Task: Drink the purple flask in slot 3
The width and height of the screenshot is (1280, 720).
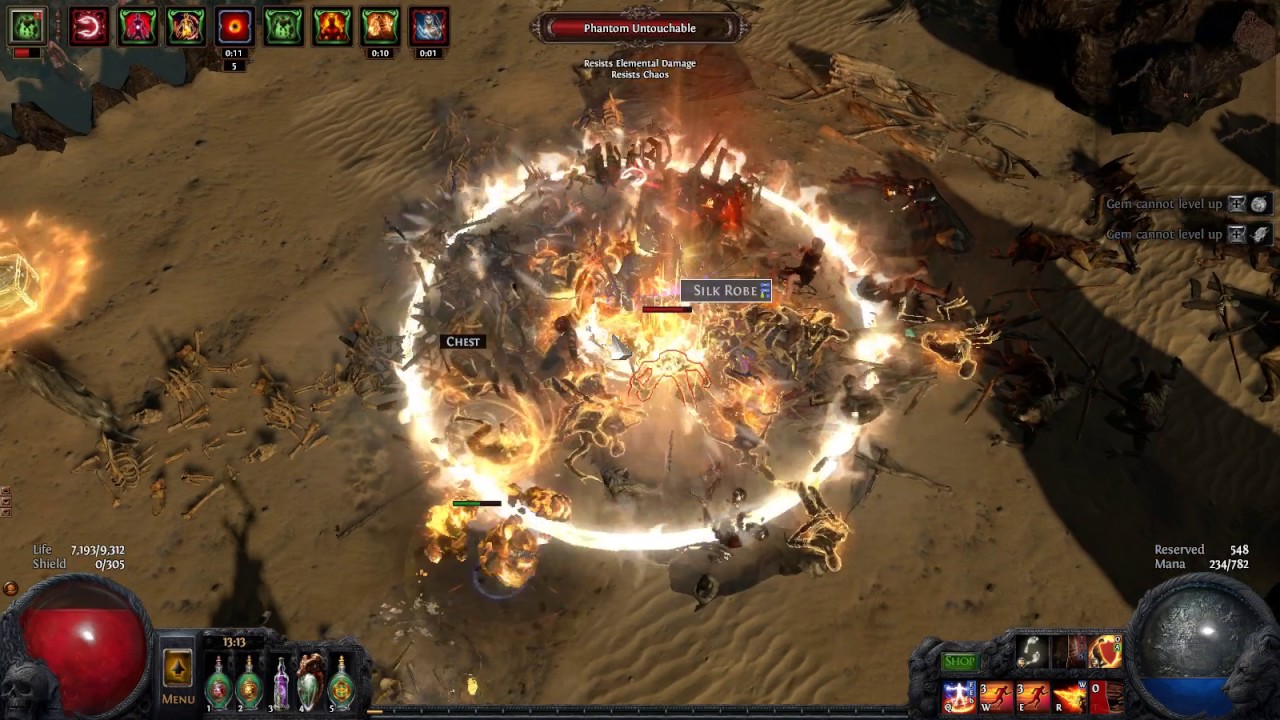Action: click(x=281, y=683)
